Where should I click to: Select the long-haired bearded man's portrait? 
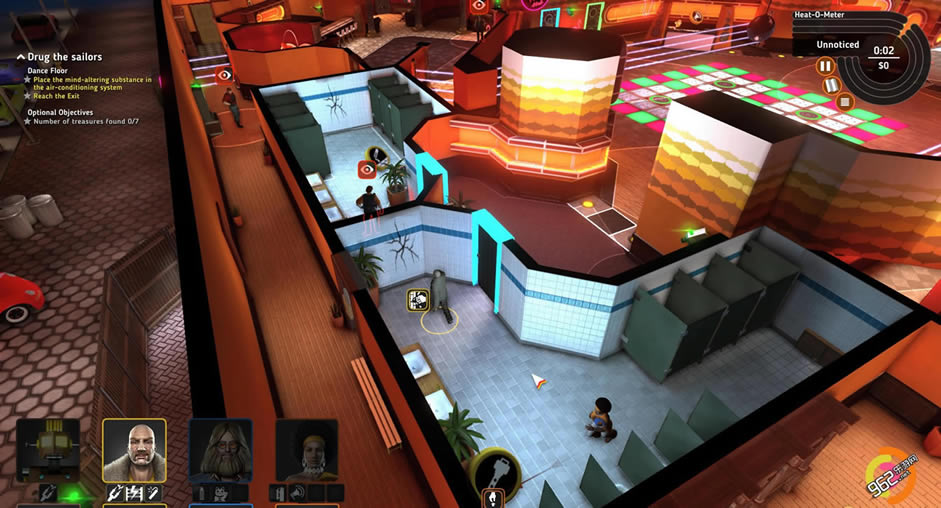coord(220,450)
